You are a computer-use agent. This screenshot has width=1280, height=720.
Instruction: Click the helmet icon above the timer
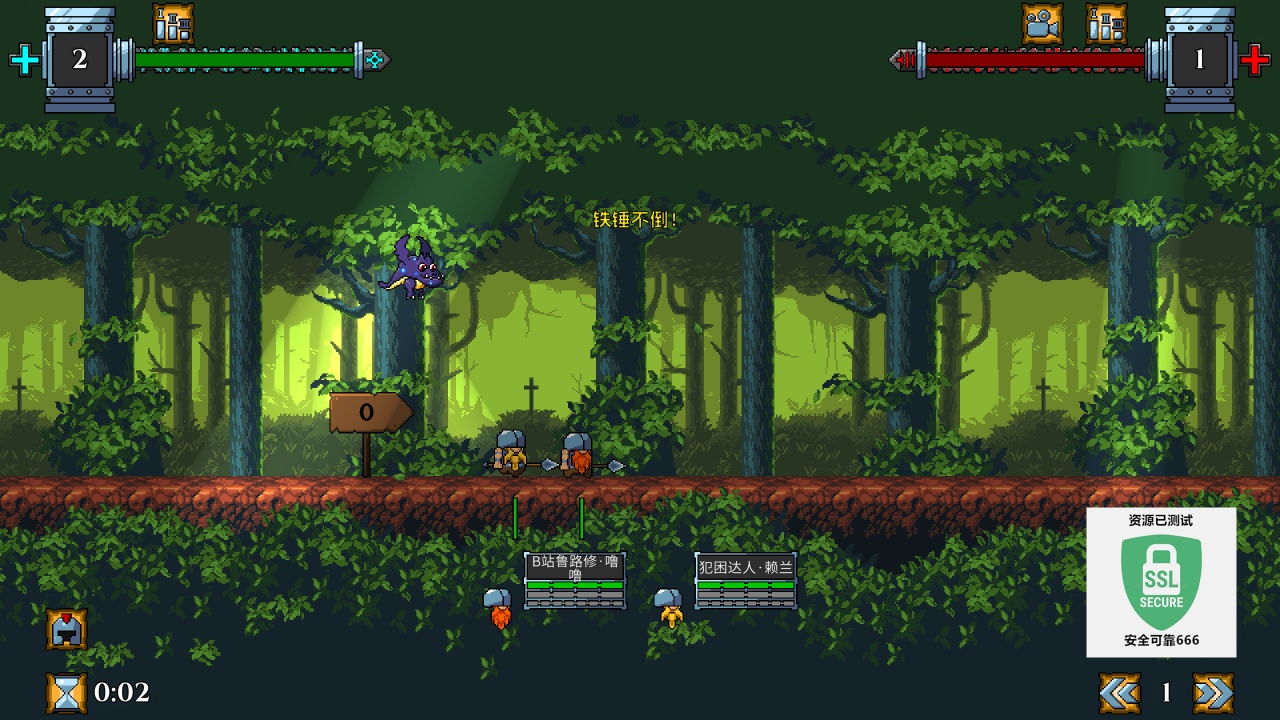[66, 629]
